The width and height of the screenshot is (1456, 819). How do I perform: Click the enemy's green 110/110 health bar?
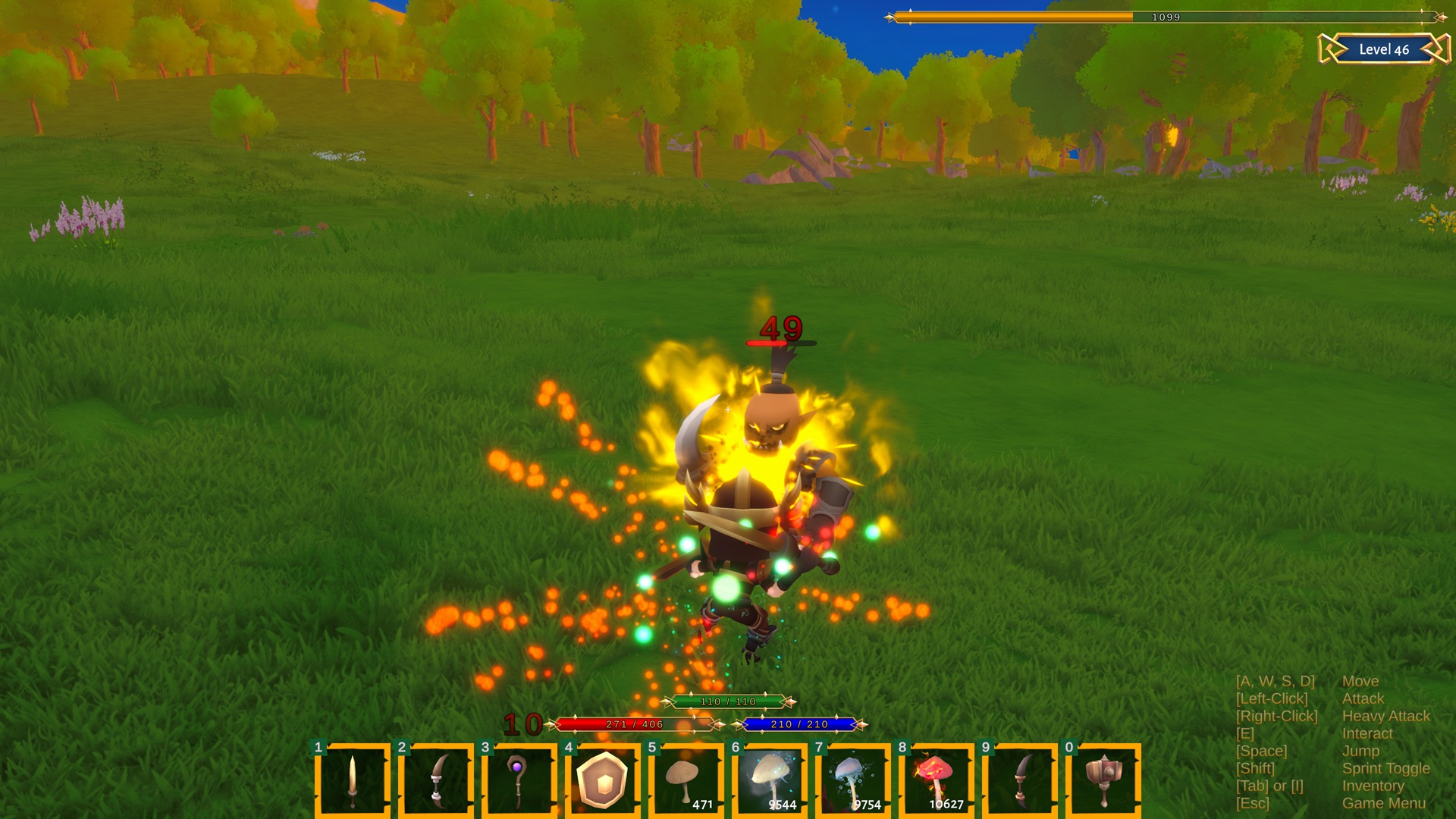[x=728, y=703]
